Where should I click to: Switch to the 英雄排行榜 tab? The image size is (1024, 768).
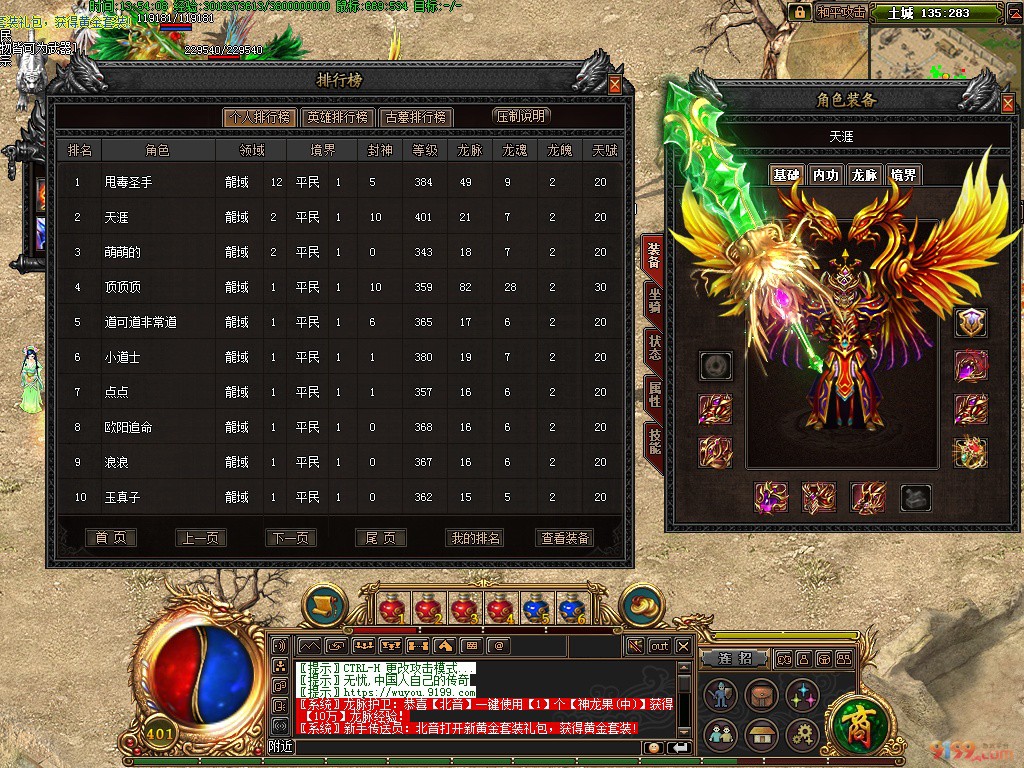pyautogui.click(x=337, y=117)
